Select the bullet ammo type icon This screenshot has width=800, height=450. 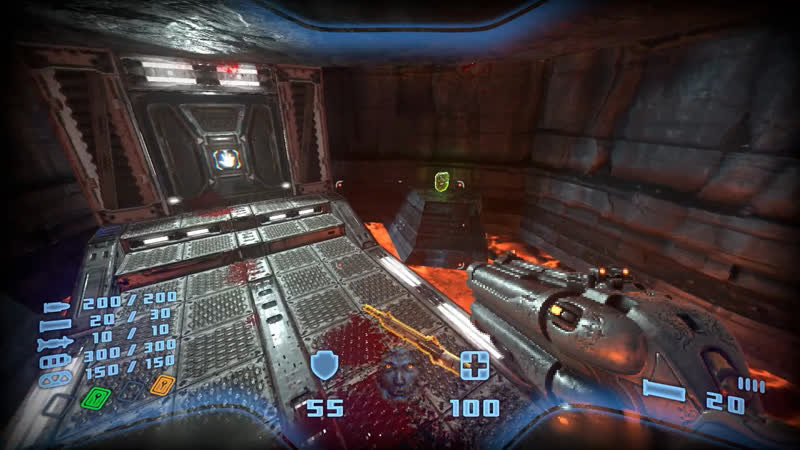pyautogui.click(x=57, y=308)
